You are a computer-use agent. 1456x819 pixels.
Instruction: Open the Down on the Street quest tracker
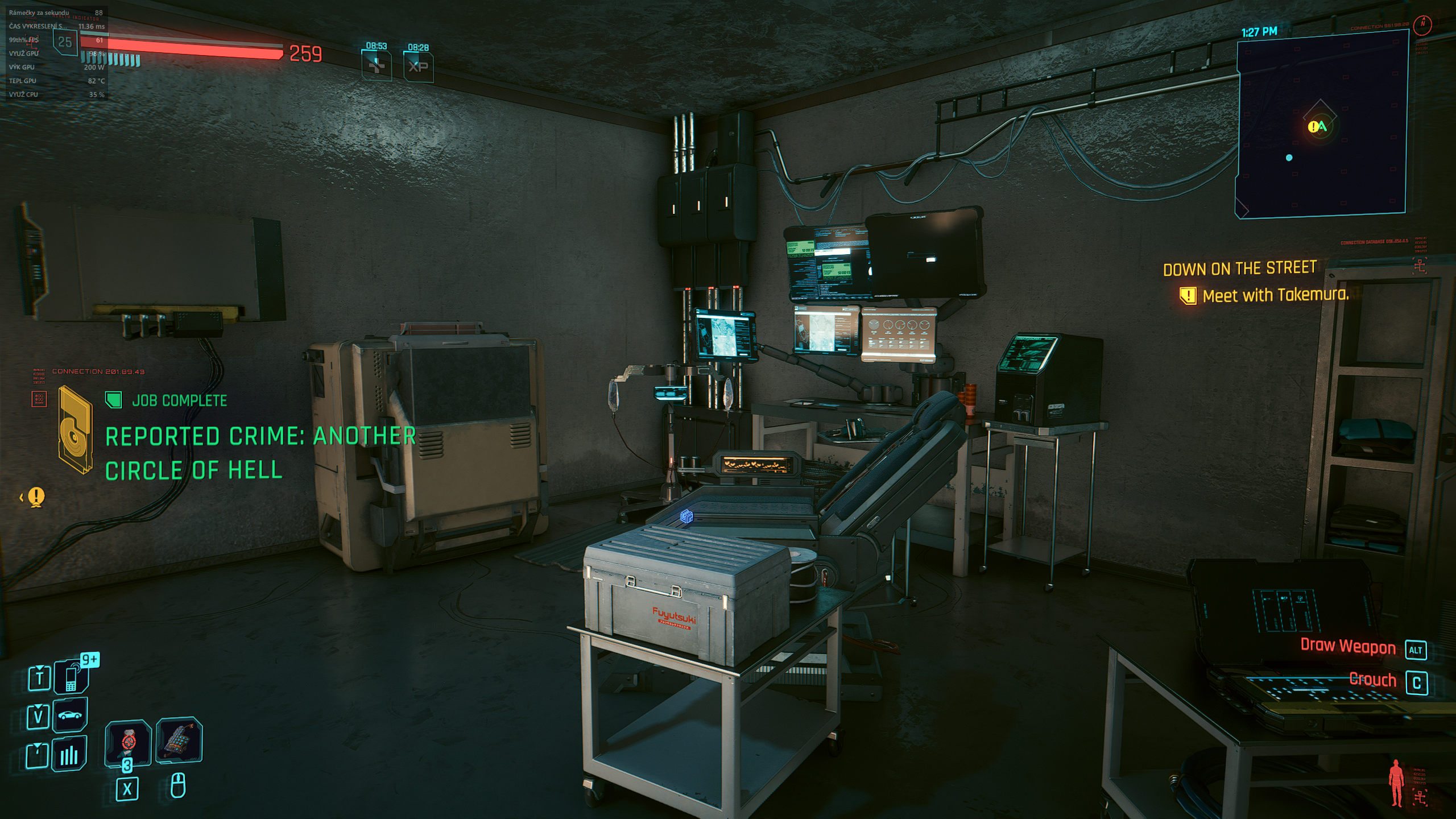[x=1239, y=268]
